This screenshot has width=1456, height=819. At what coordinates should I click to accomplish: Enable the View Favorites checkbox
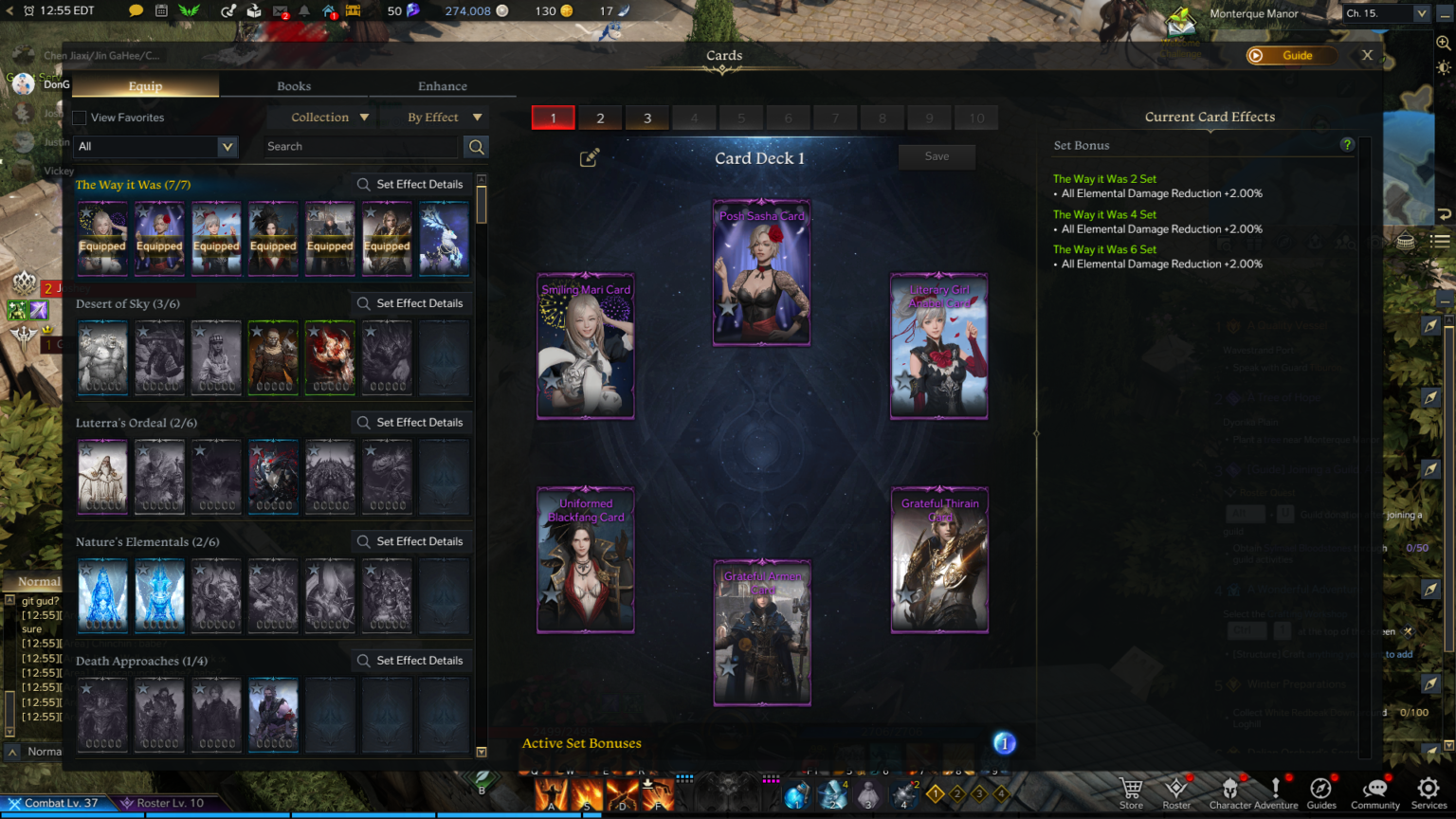[x=79, y=118]
